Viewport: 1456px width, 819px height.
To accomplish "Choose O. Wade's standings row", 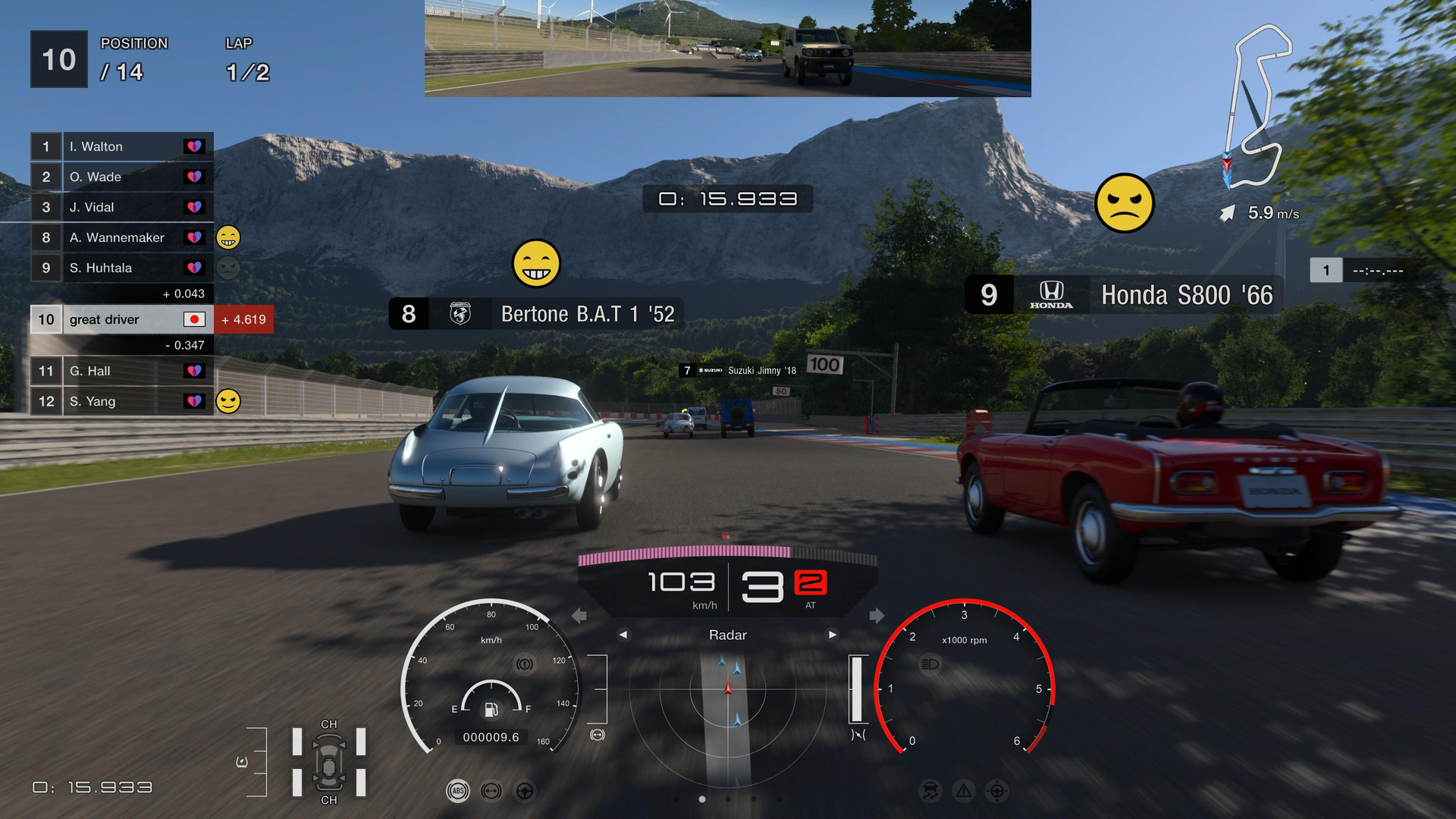I will [x=121, y=177].
